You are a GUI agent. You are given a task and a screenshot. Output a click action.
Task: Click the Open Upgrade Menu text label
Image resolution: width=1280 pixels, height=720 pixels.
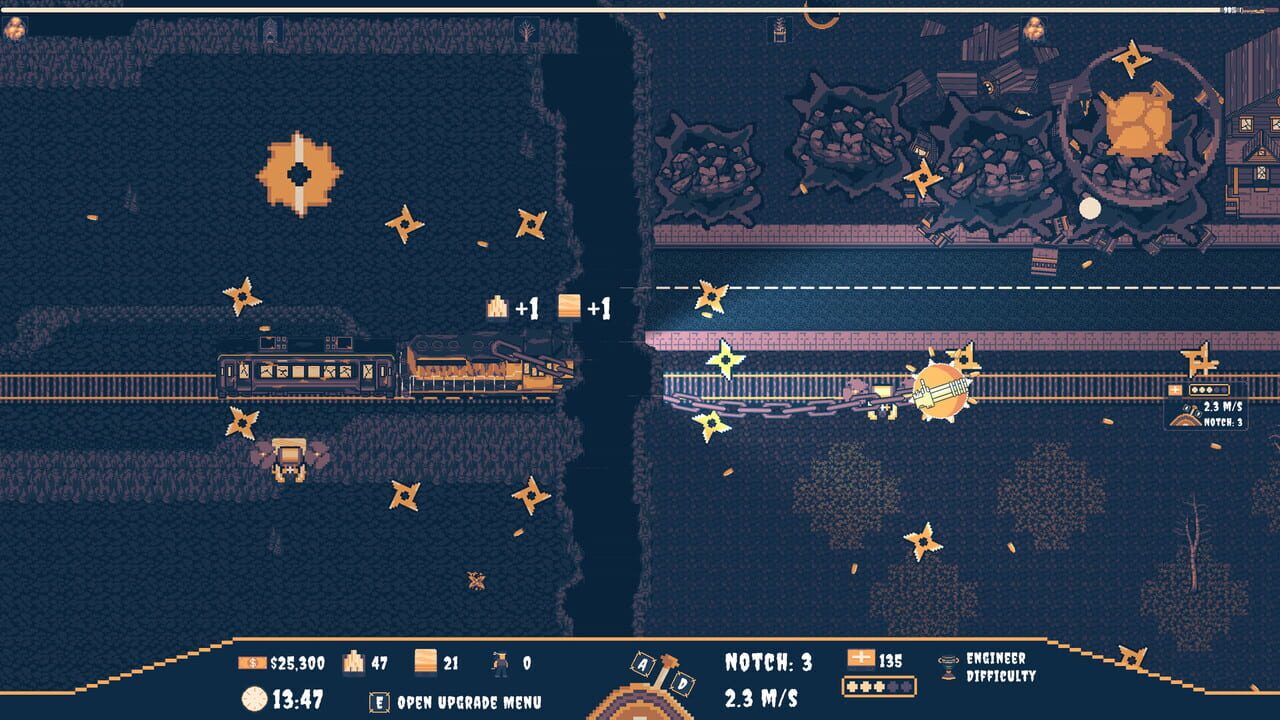tap(468, 700)
